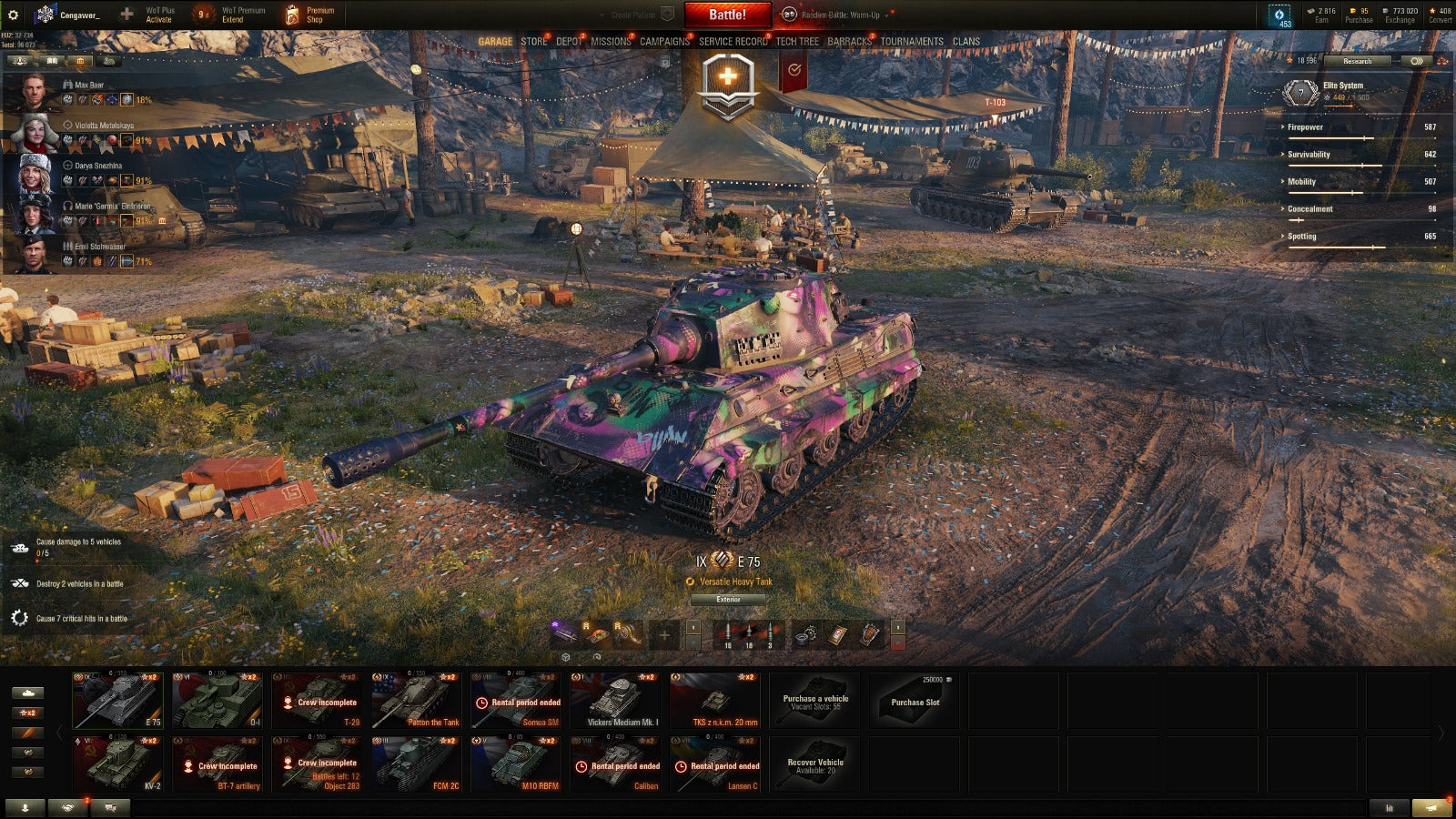This screenshot has width=1456, height=819.
Task: Select the KV-2 tank in the carousel
Action: click(118, 763)
